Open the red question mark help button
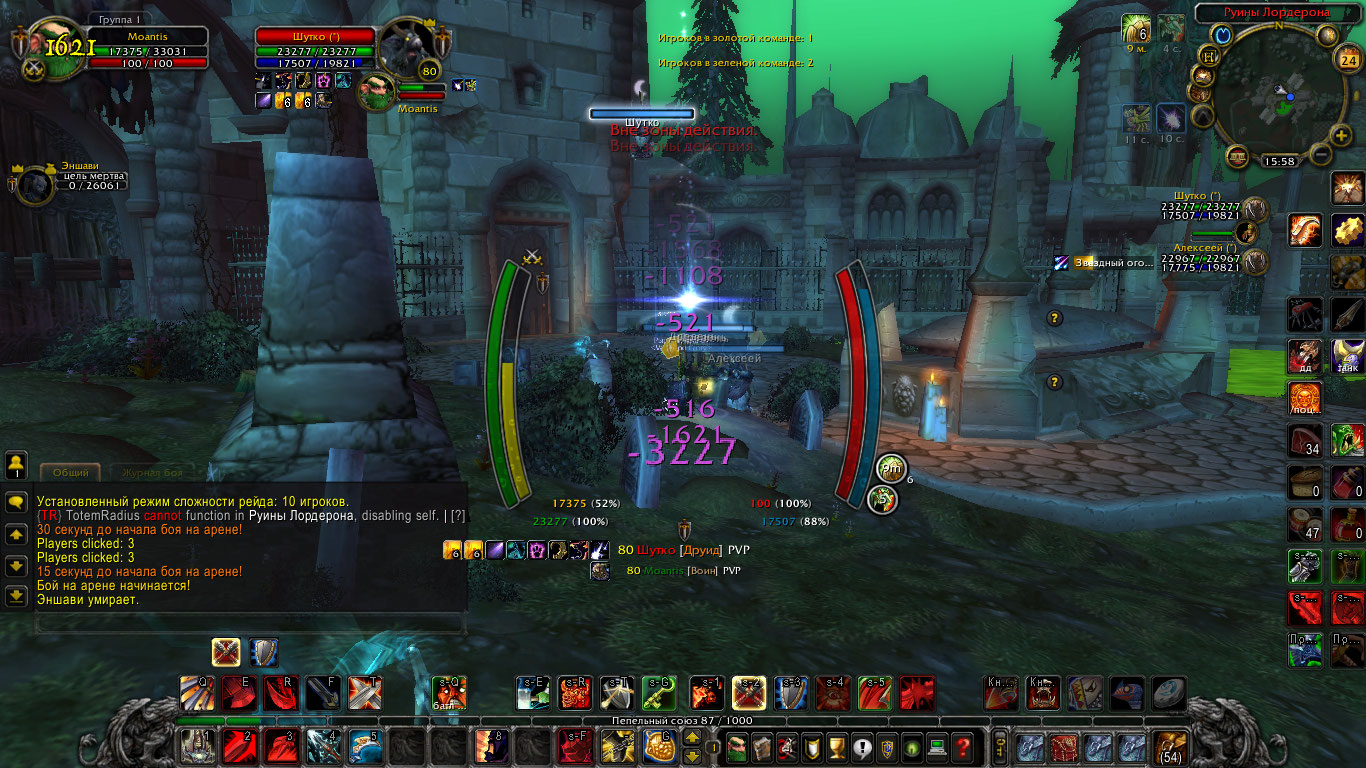1366x768 pixels. pyautogui.click(x=962, y=746)
